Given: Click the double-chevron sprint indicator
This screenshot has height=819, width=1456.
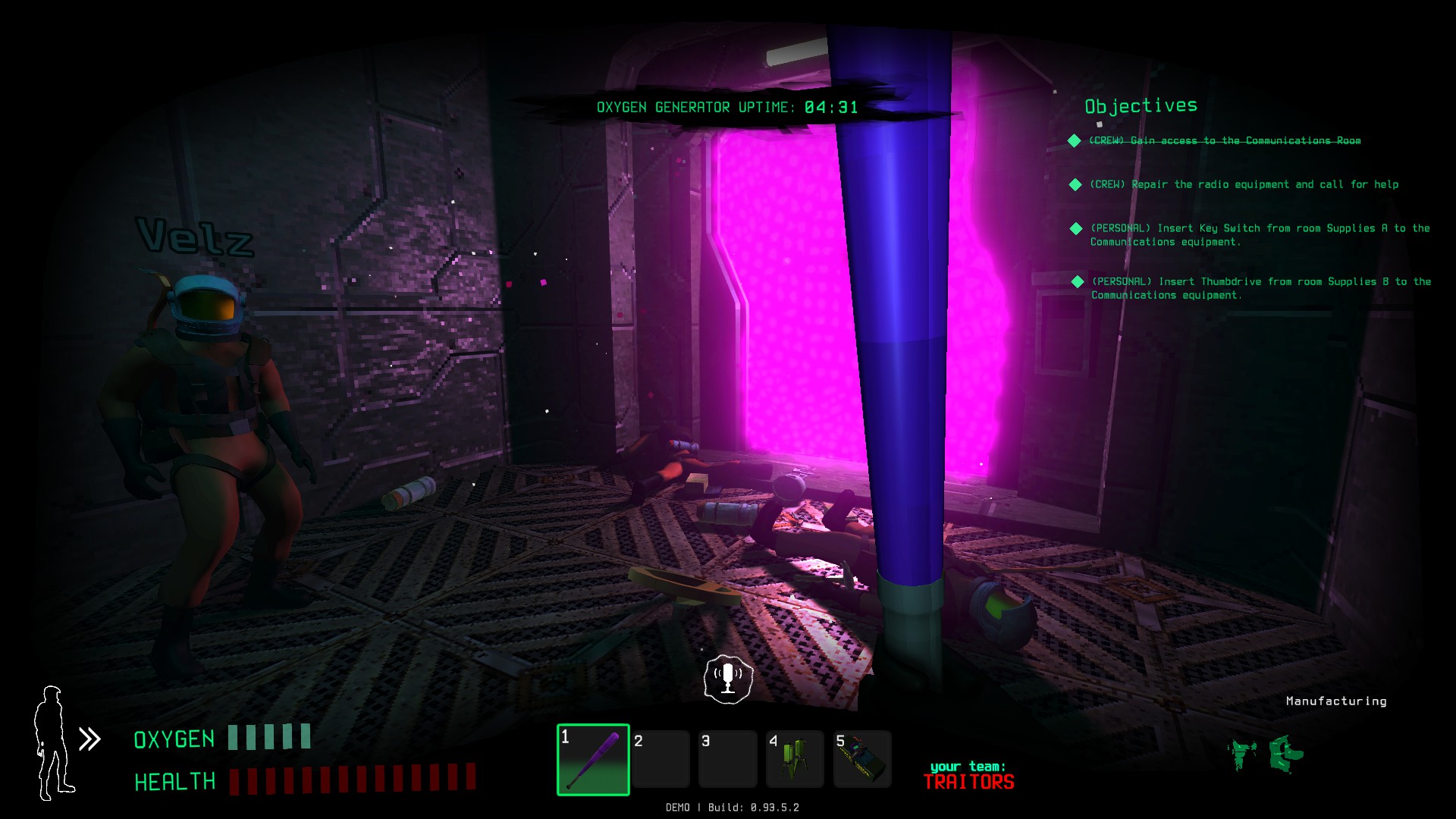Looking at the screenshot, I should [x=90, y=739].
